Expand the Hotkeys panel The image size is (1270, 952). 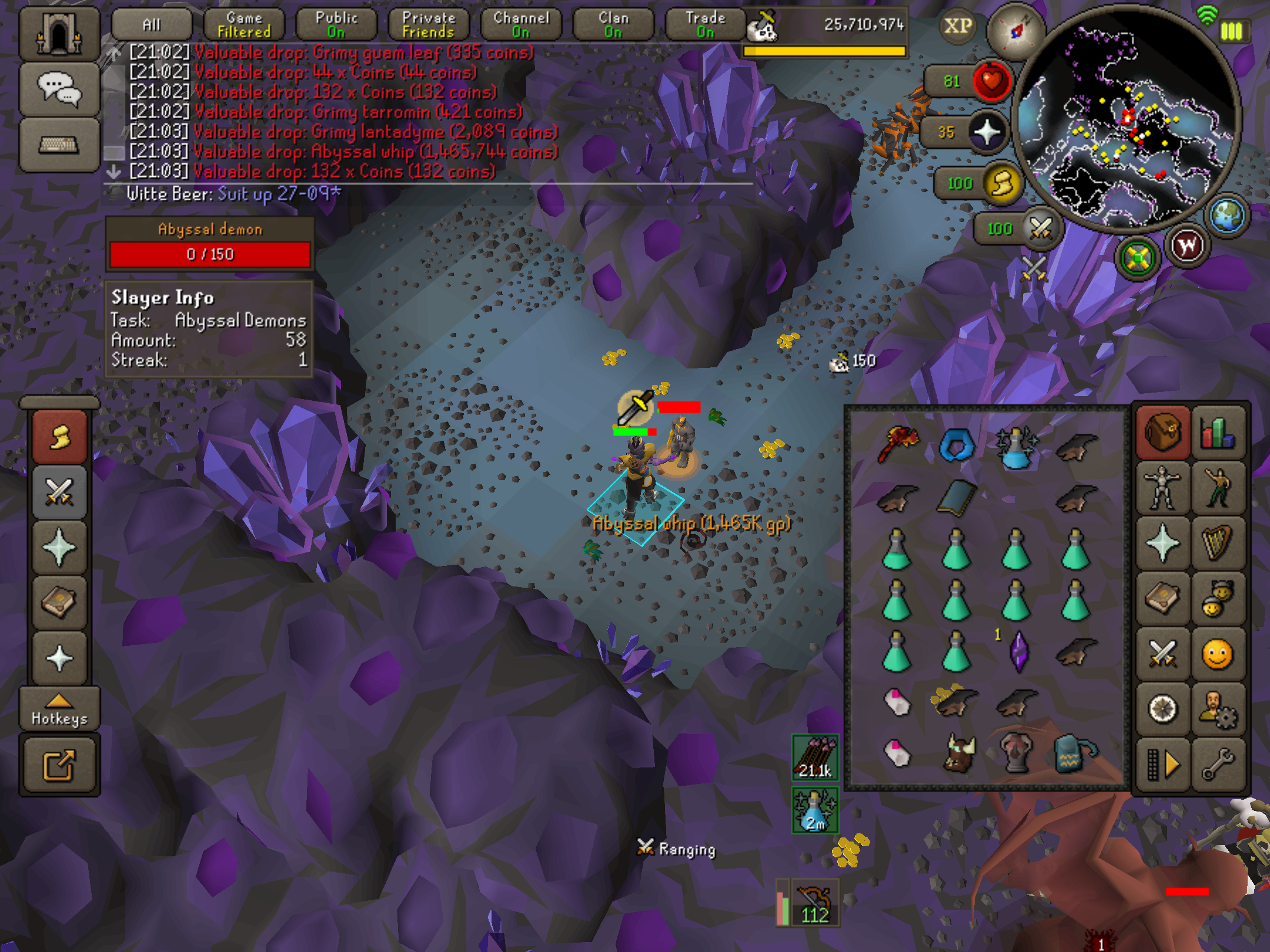(x=59, y=708)
